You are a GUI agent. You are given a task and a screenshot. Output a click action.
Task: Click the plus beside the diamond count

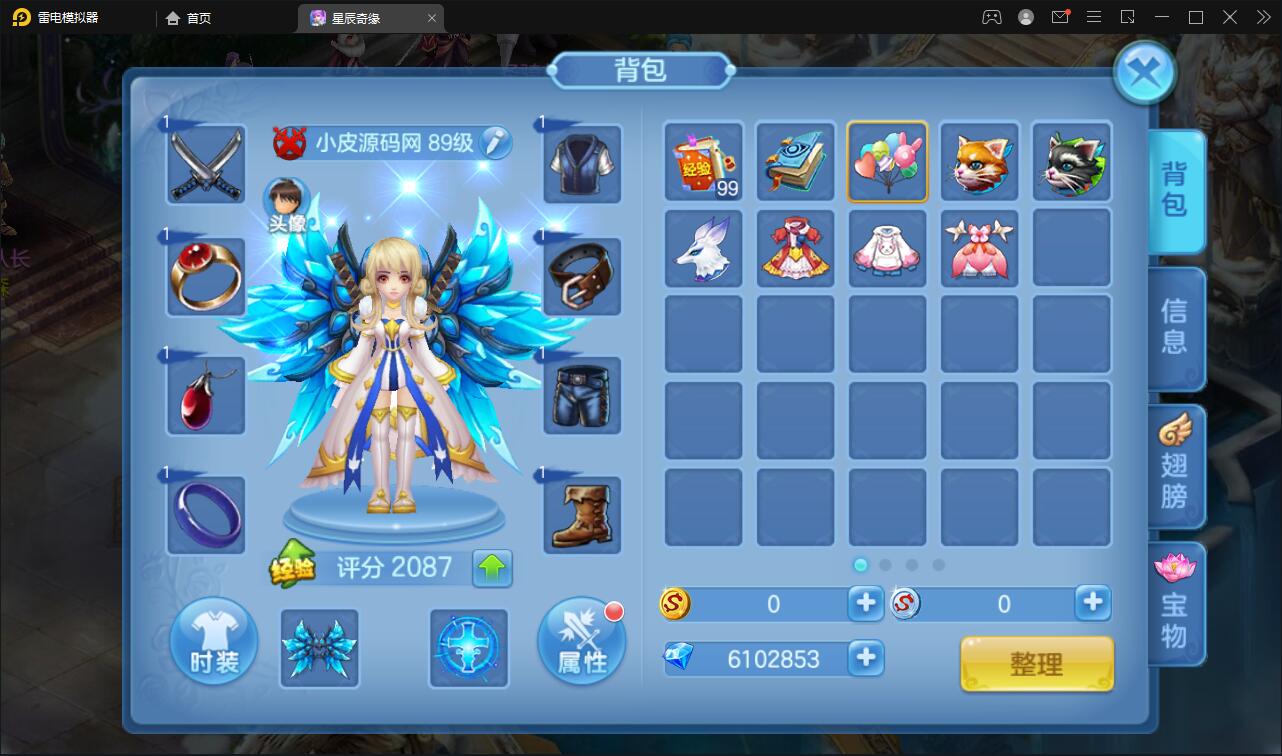[866, 658]
